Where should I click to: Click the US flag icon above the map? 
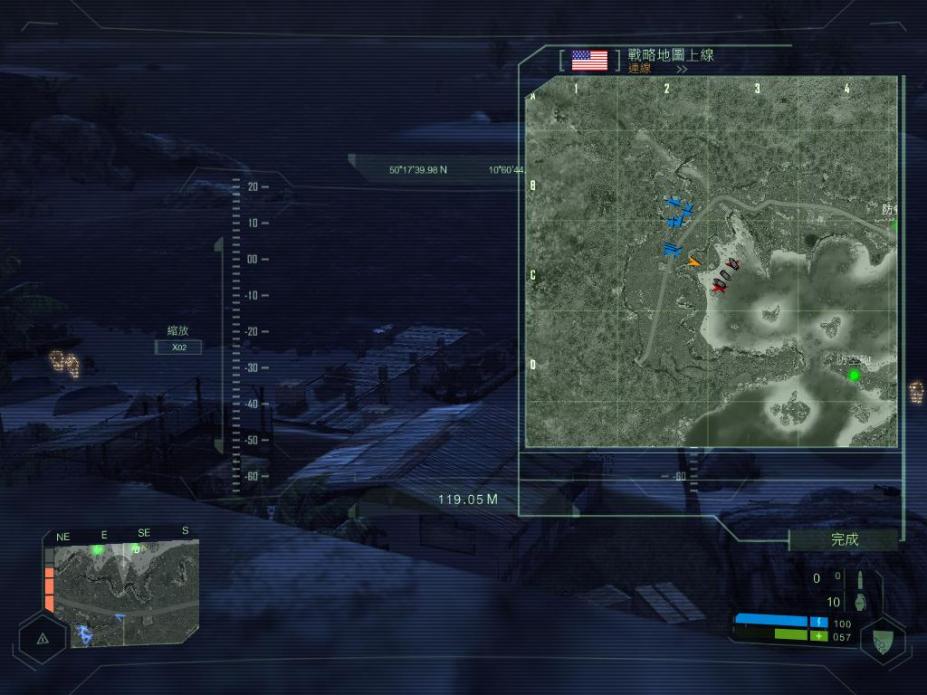(589, 61)
